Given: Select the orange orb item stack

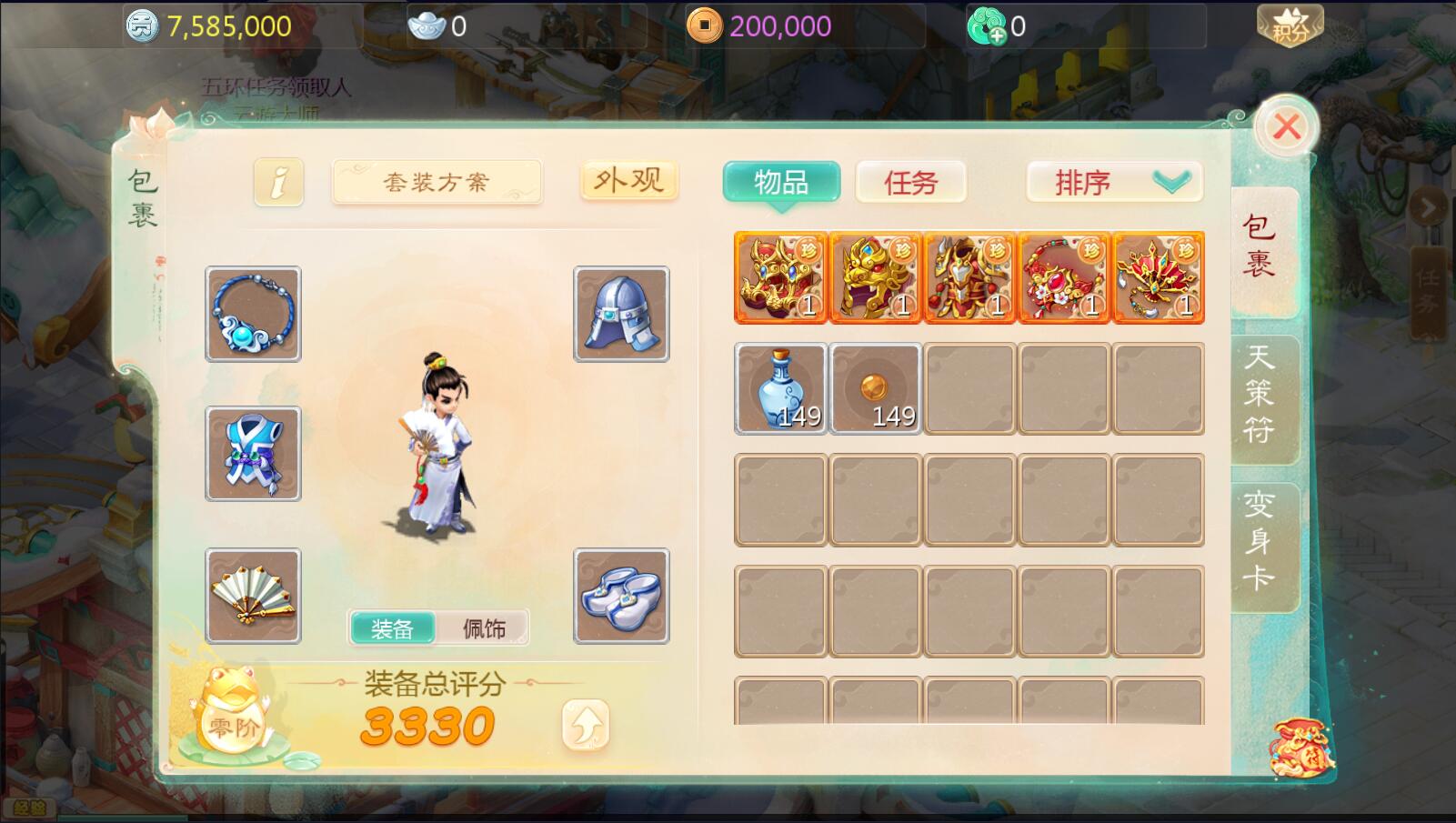Looking at the screenshot, I should click(875, 388).
